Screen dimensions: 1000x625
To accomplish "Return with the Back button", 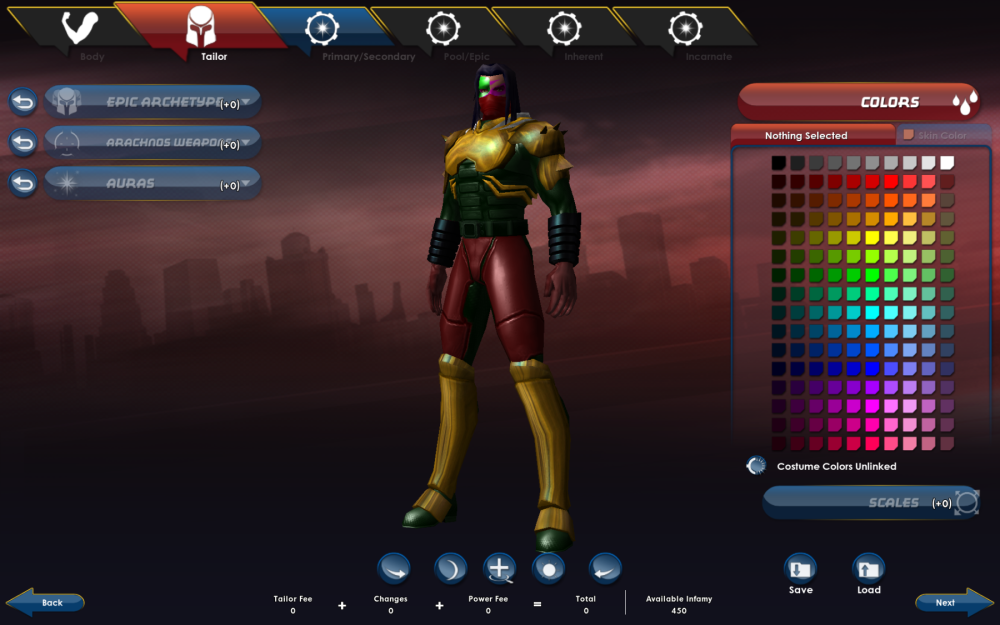I will [x=46, y=603].
